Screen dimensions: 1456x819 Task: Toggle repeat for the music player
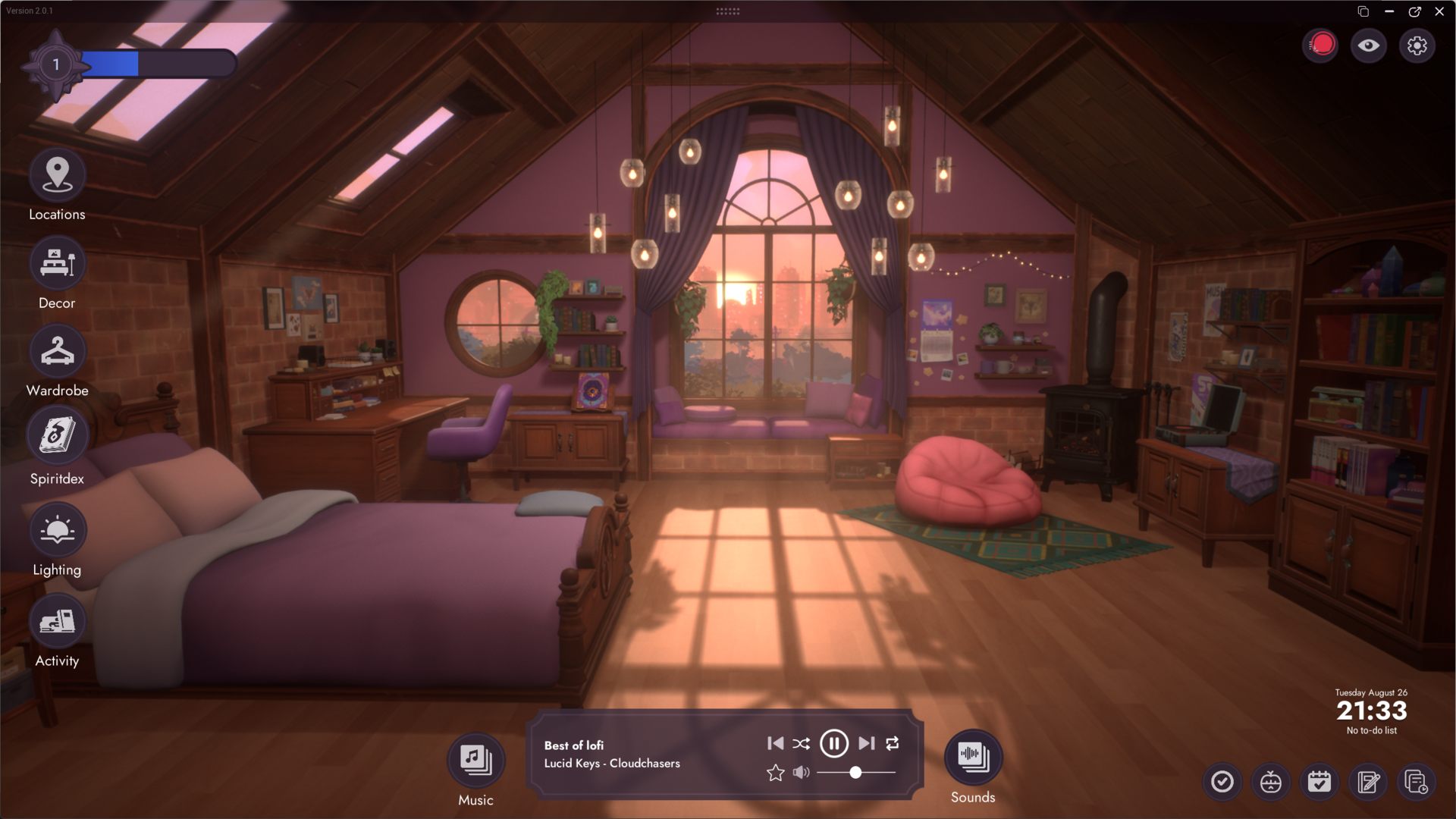(893, 743)
